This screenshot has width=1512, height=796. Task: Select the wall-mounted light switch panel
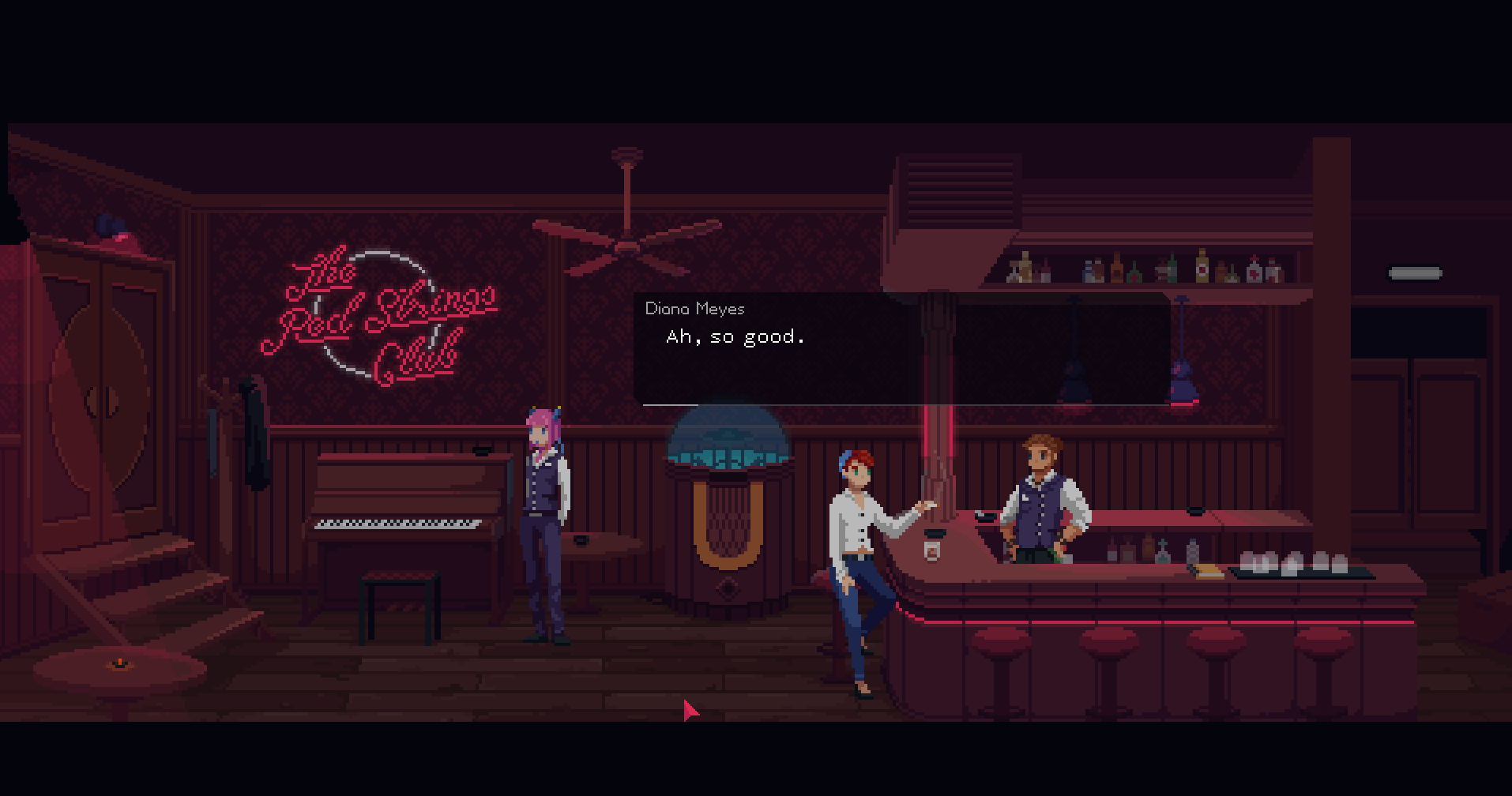1413,272
